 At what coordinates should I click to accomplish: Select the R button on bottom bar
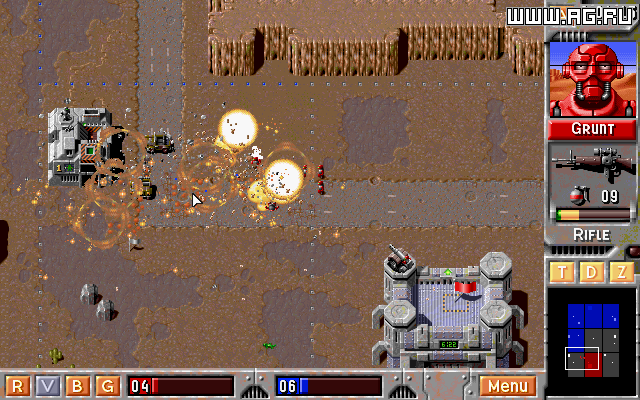pyautogui.click(x=17, y=386)
